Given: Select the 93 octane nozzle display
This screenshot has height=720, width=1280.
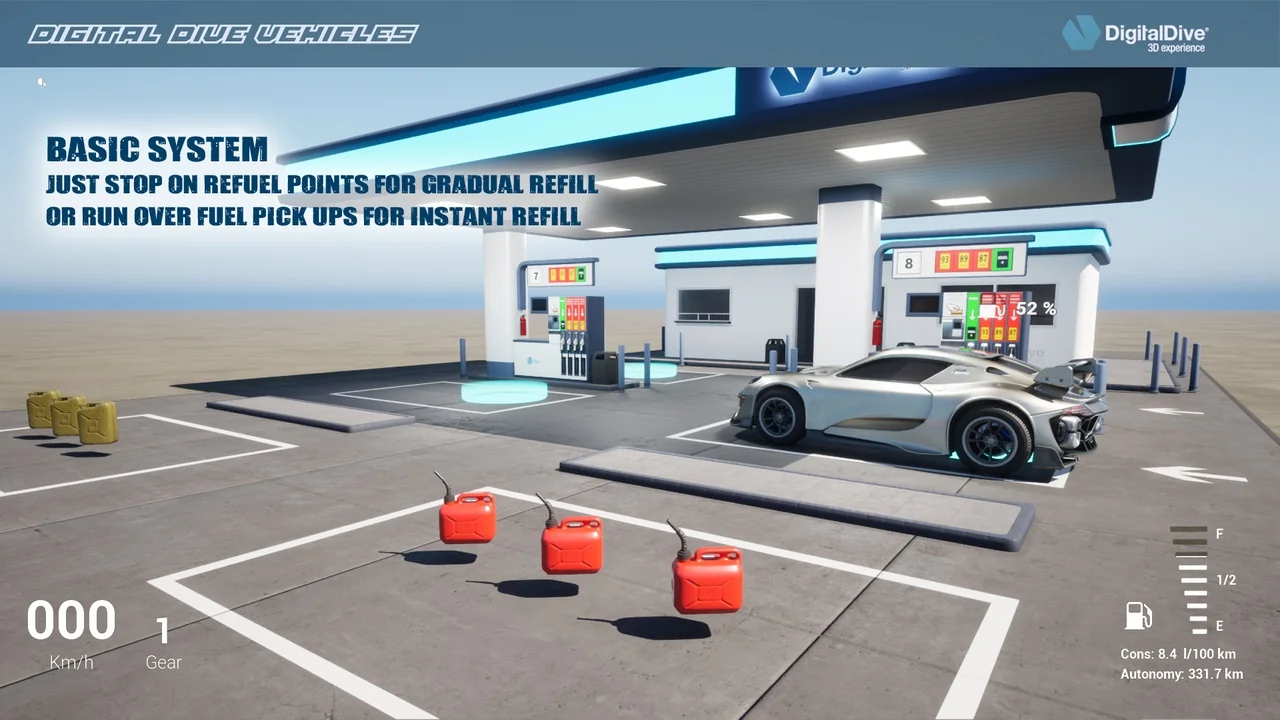Looking at the screenshot, I should tap(985, 331).
